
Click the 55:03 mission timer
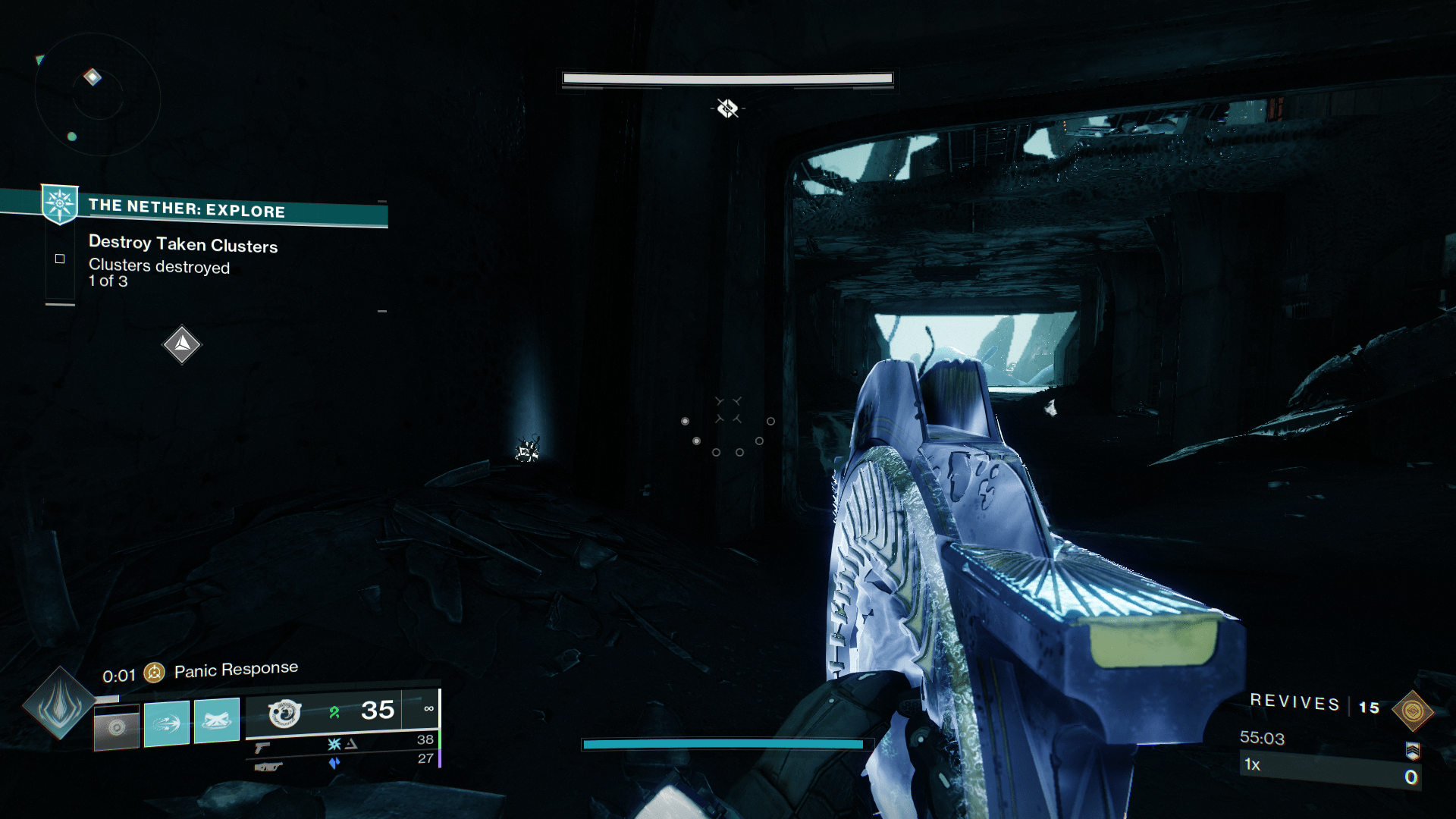click(x=1261, y=738)
